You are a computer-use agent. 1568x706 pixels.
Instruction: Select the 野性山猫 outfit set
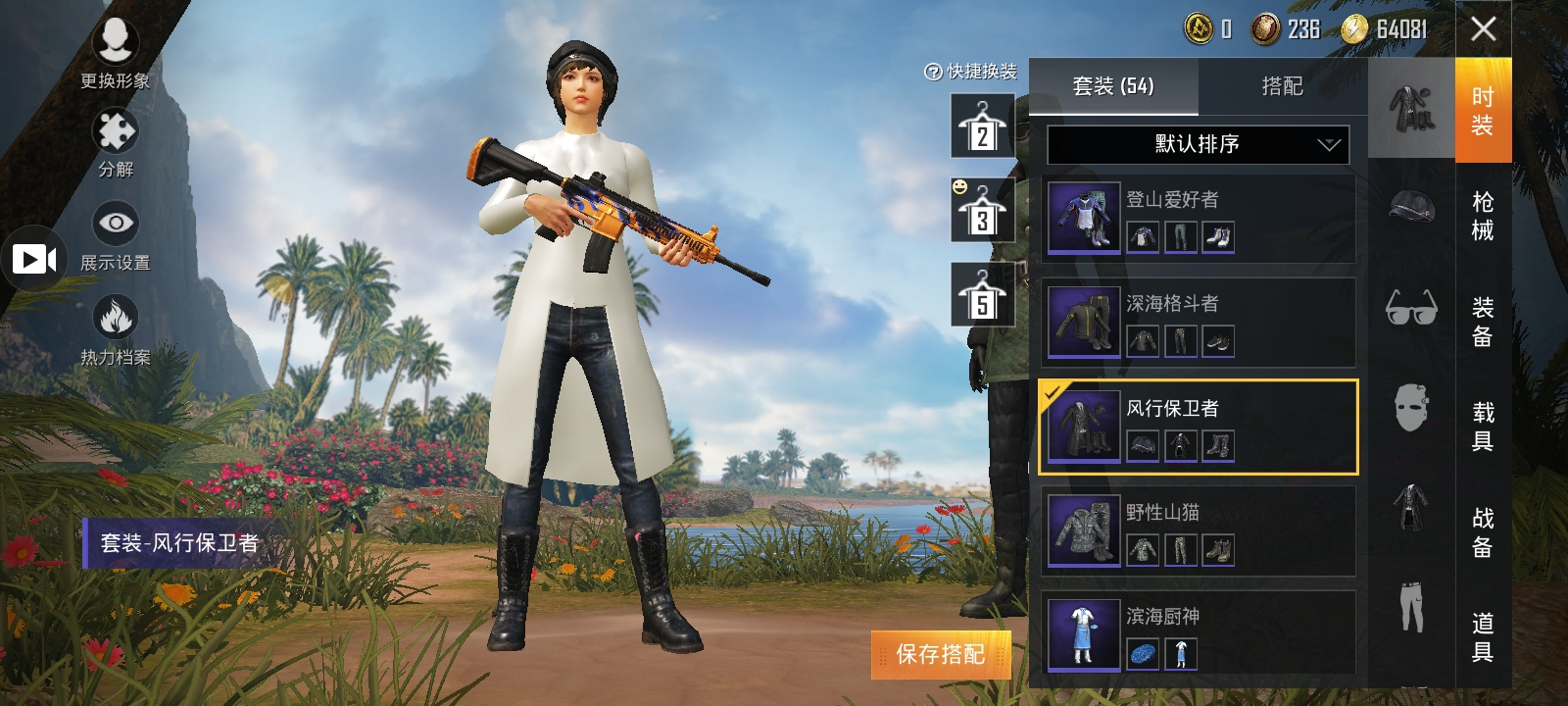pos(1198,531)
